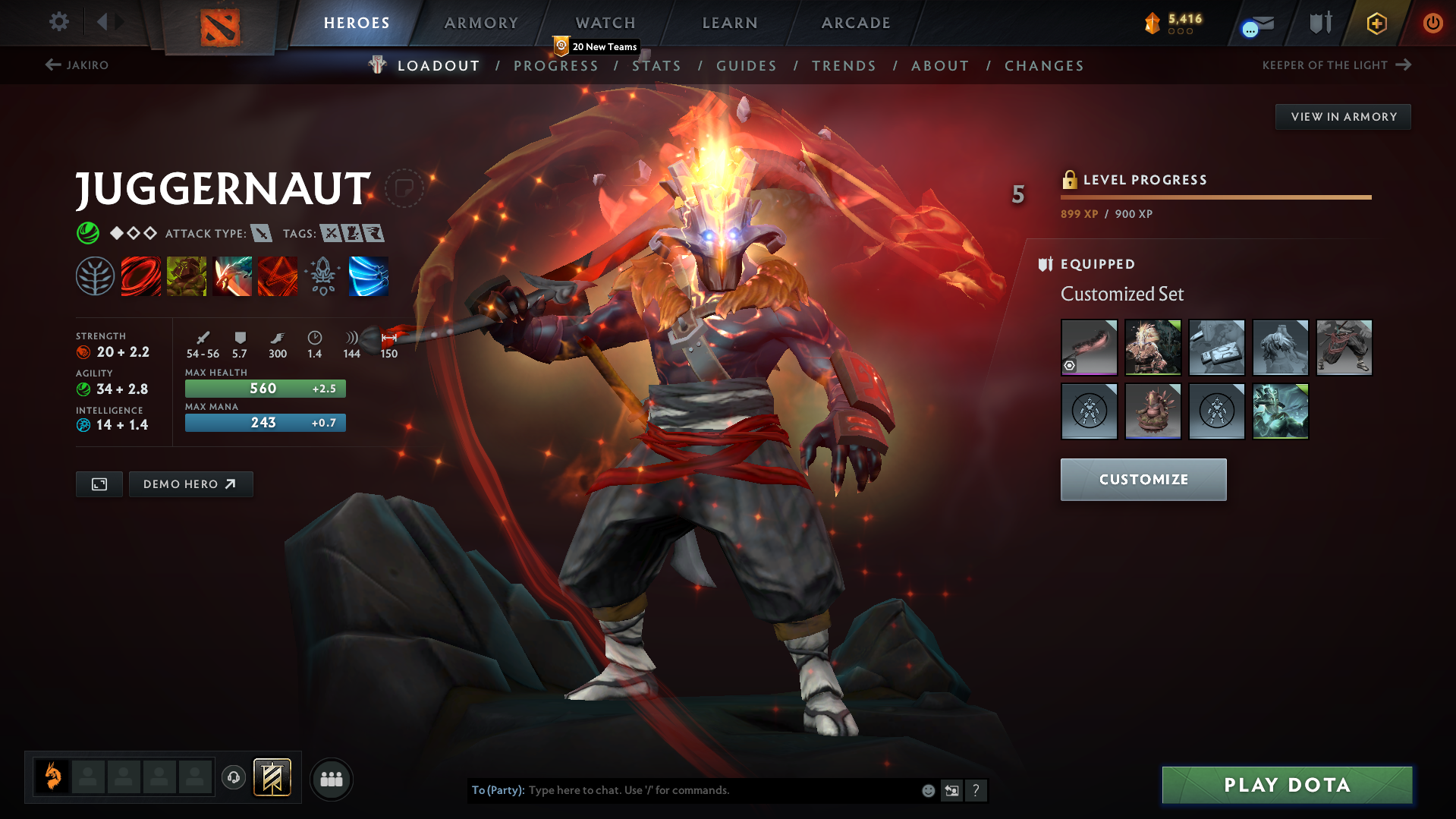The width and height of the screenshot is (1456, 819).
Task: Open the Dota Plus hexagon icon
Action: [x=1376, y=24]
